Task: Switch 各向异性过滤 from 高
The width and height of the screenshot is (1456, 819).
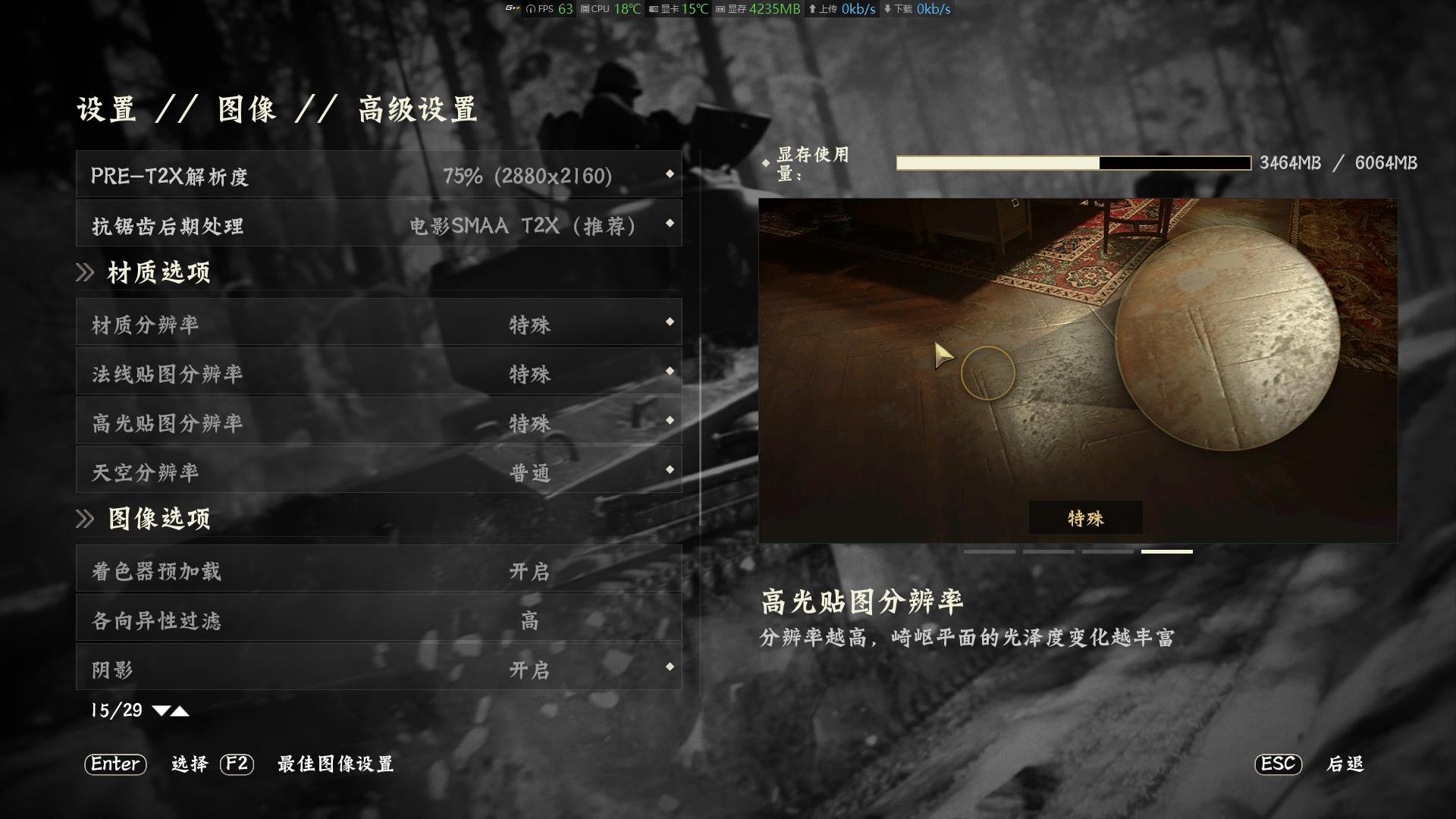Action: (529, 620)
